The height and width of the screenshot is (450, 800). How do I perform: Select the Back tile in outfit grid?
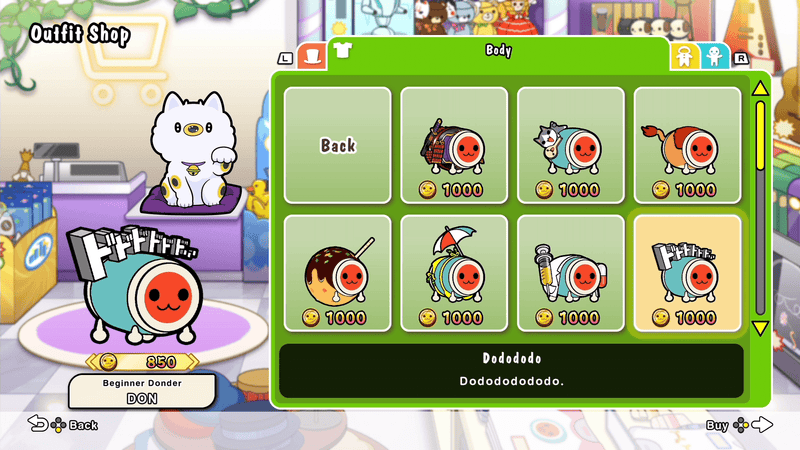[x=338, y=145]
